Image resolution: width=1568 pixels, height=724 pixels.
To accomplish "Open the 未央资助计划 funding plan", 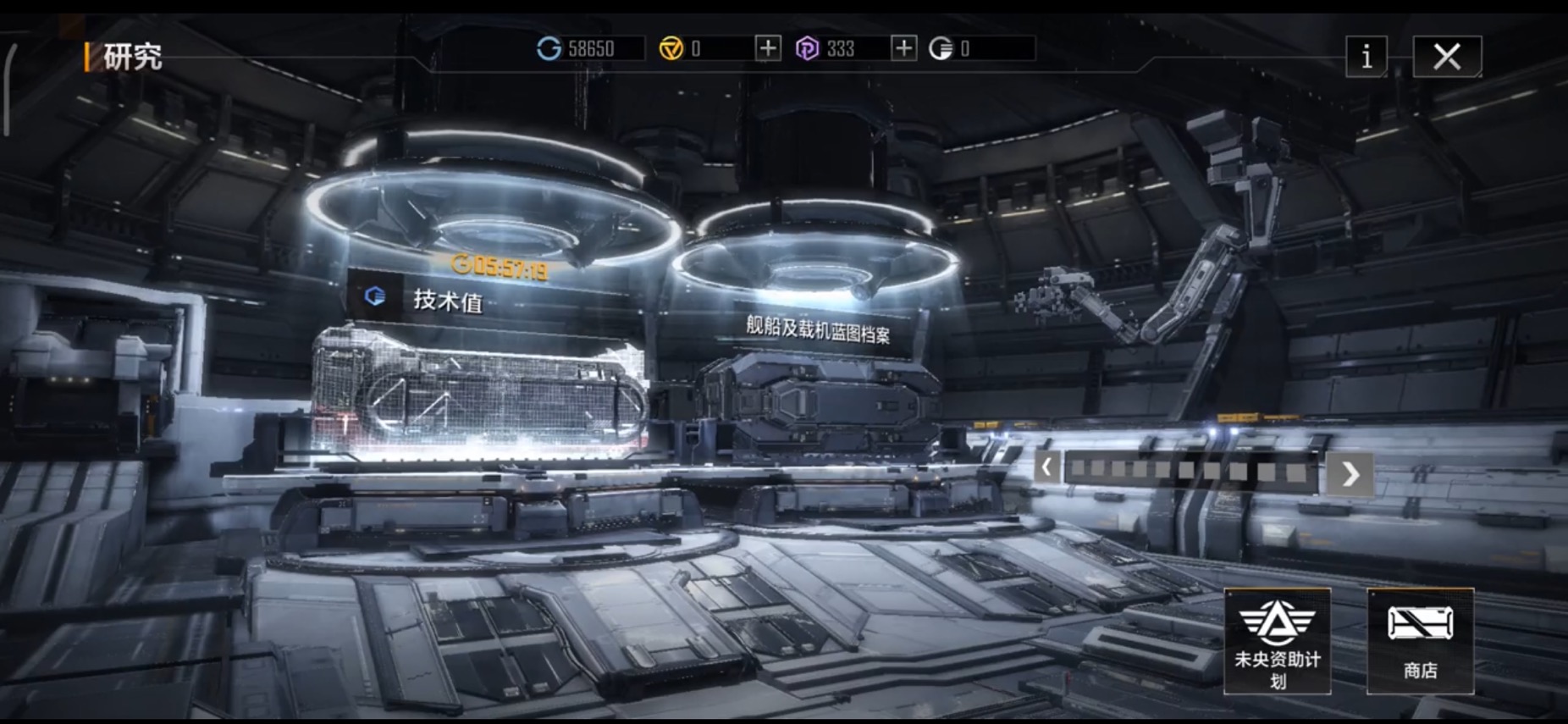I will [1277, 641].
